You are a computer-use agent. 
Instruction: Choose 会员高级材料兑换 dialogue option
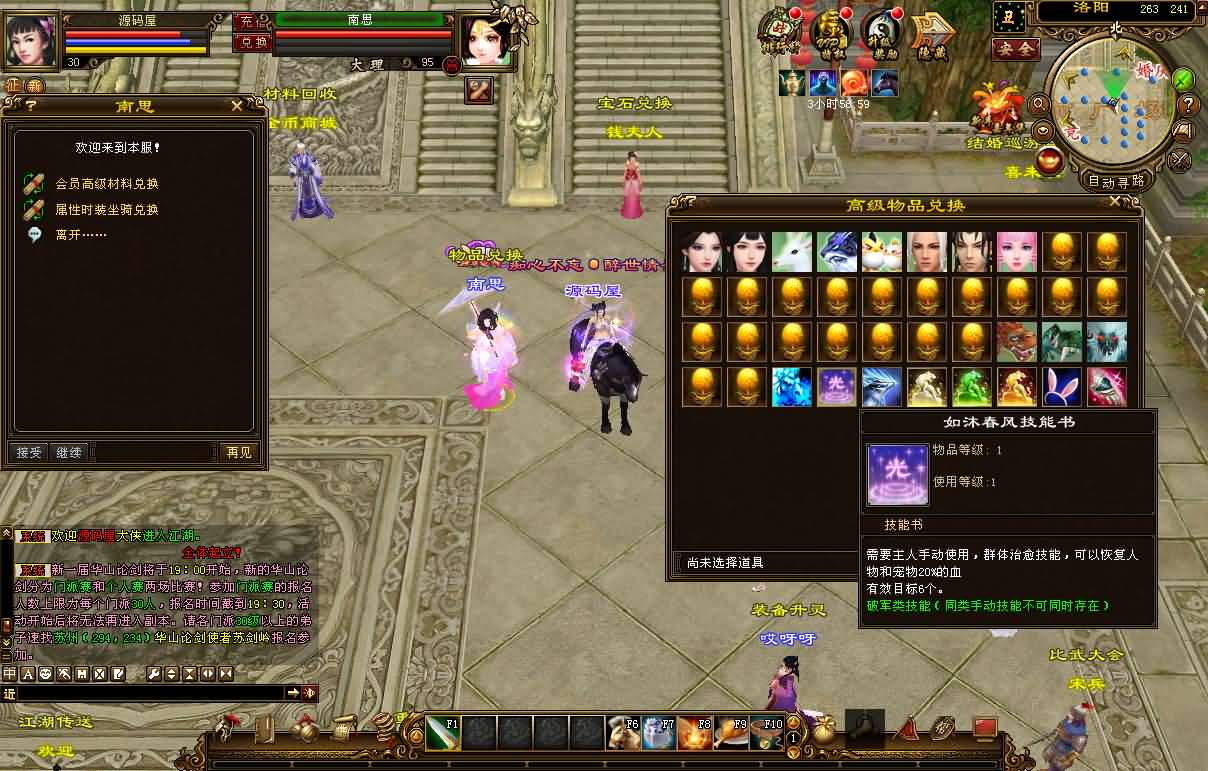[x=107, y=184]
